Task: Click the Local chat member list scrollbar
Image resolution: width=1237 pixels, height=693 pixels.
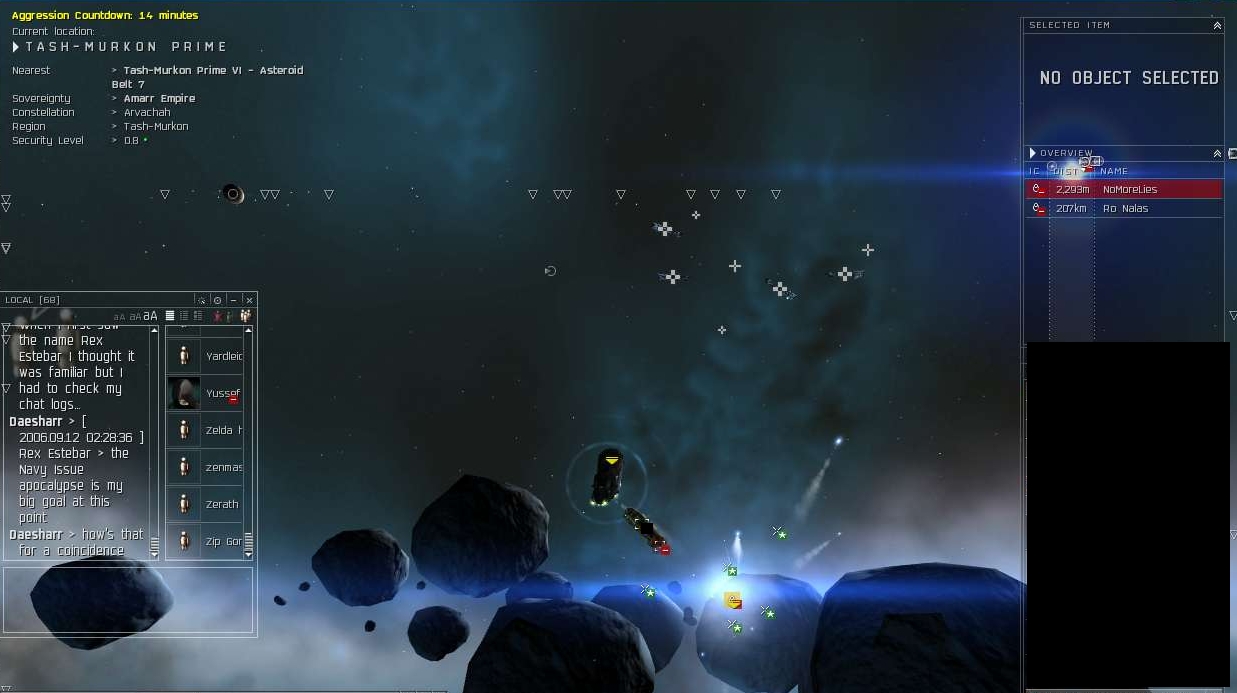Action: pyautogui.click(x=248, y=440)
